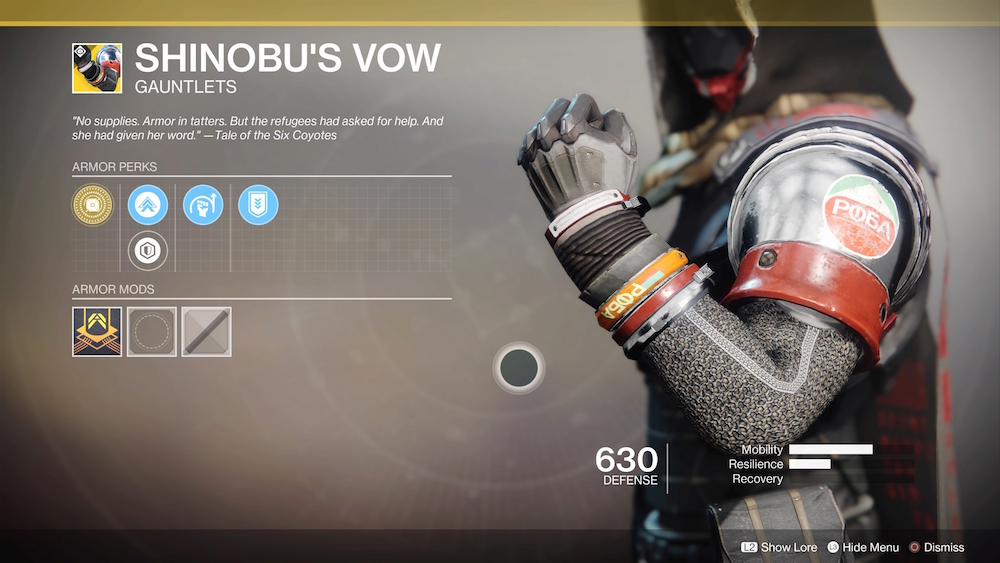Inspect the shield with down chevrons perk
The image size is (1000, 563).
[258, 205]
